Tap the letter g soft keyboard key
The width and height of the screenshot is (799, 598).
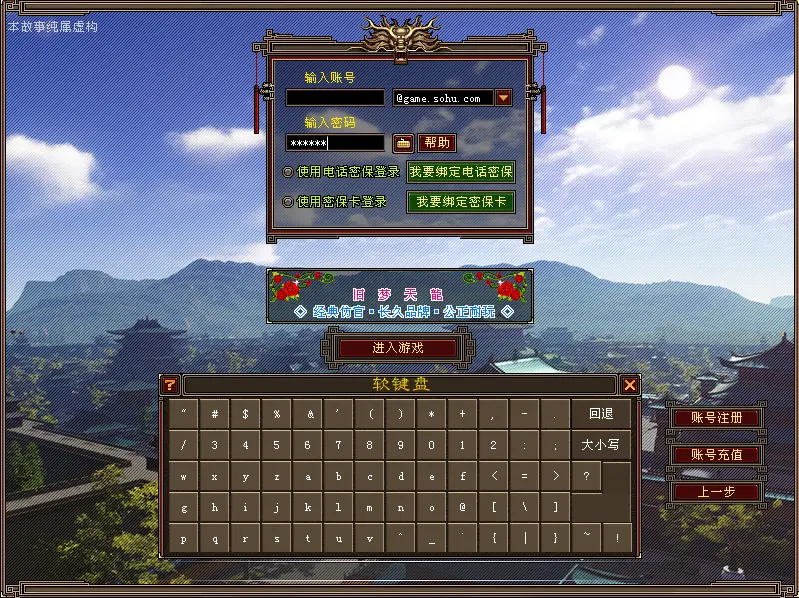click(184, 508)
